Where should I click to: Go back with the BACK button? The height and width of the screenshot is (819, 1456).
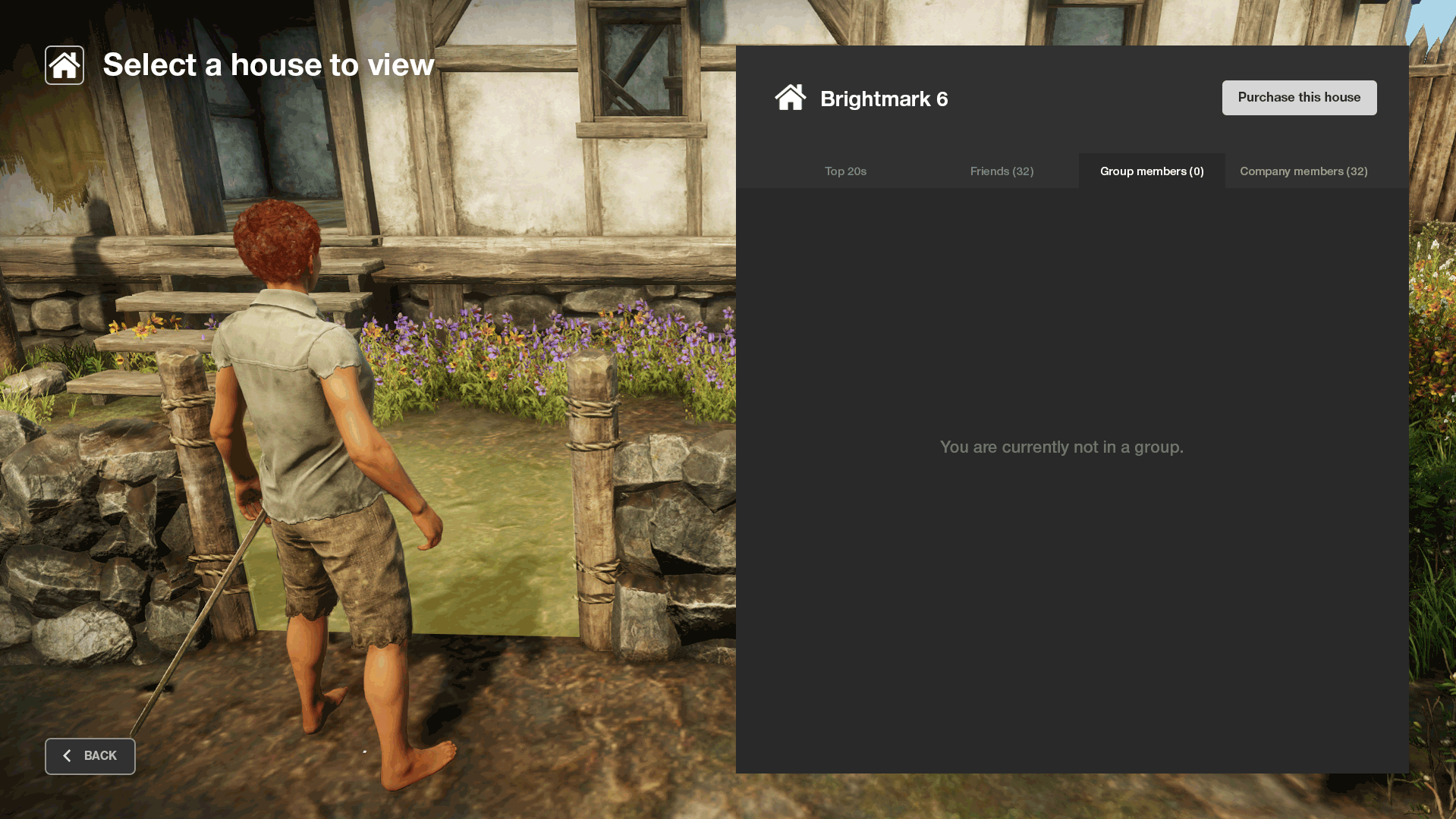click(x=90, y=756)
